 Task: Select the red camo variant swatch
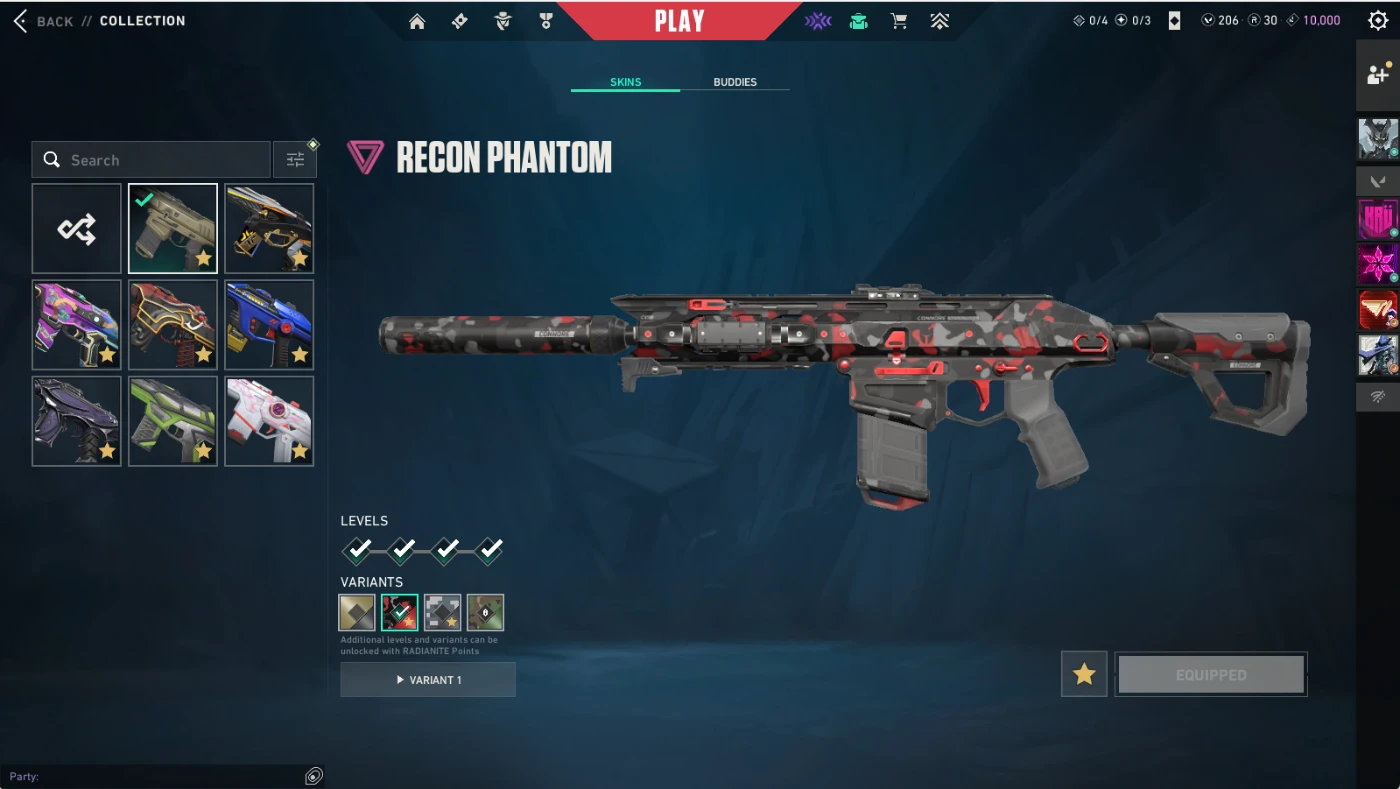point(400,612)
